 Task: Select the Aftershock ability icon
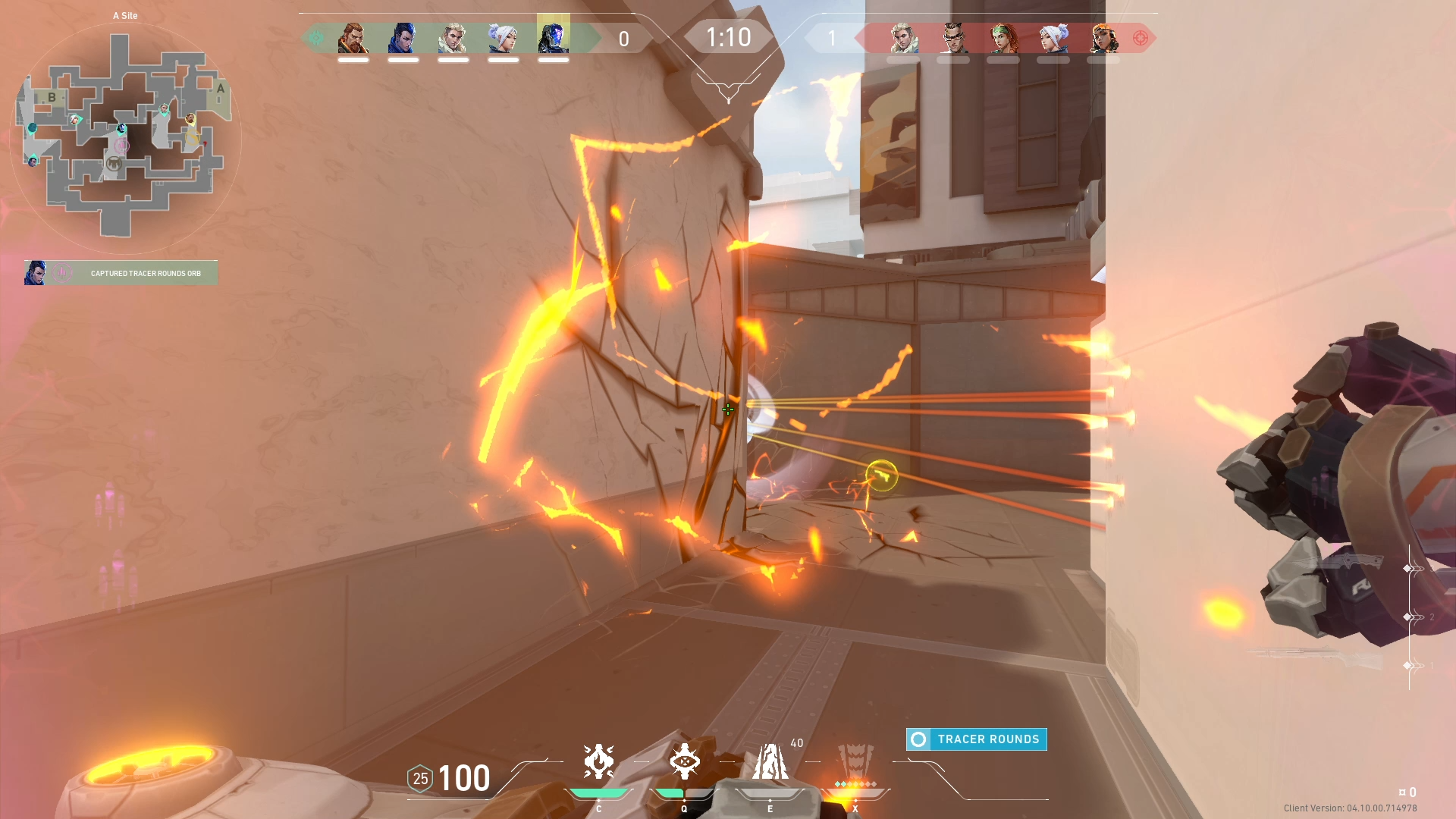point(598,761)
